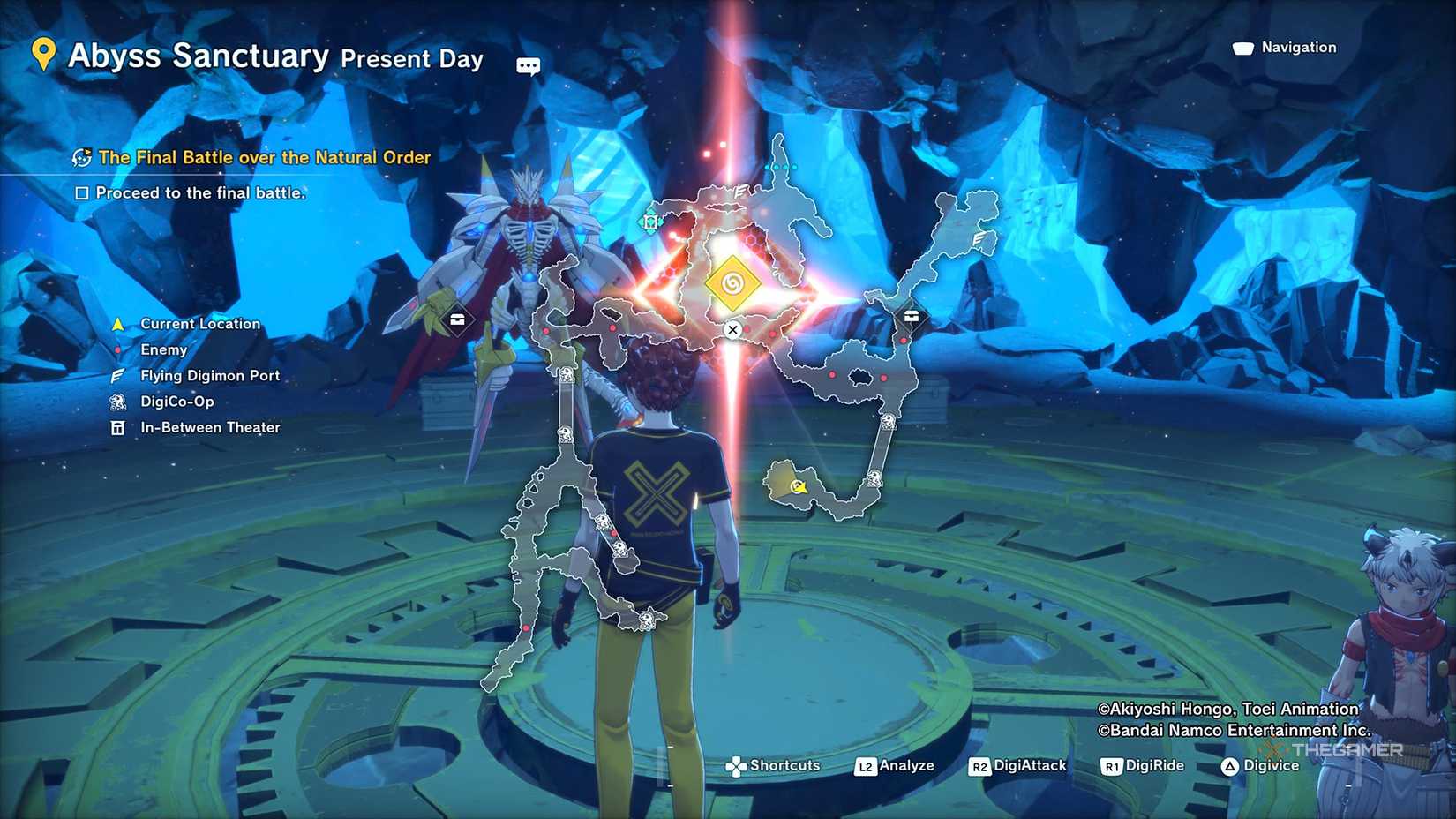The width and height of the screenshot is (1456, 819).
Task: Open The Final Battle over the Natural Order quest
Action: (x=264, y=158)
